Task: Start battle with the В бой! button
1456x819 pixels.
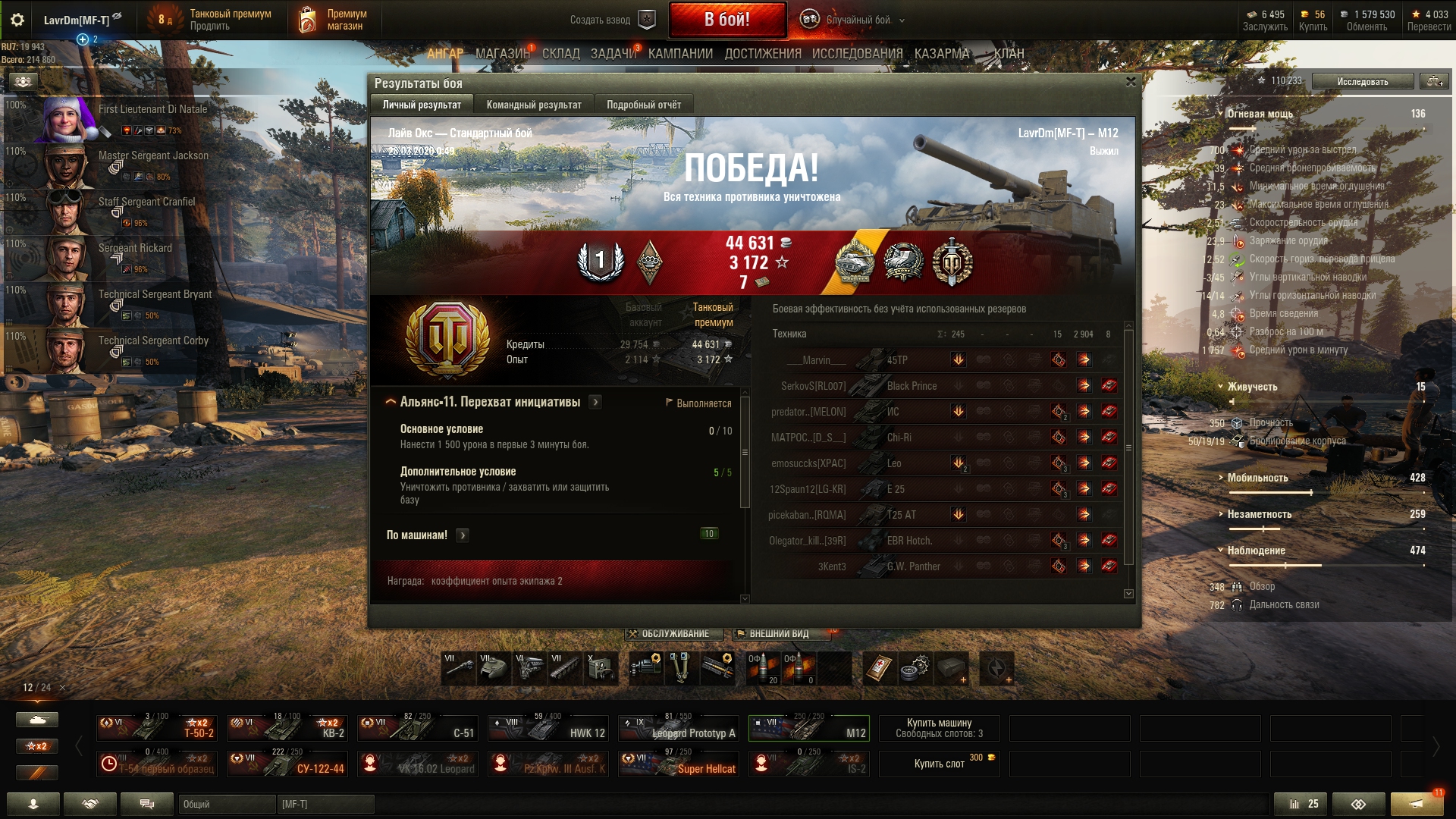Action: [727, 20]
